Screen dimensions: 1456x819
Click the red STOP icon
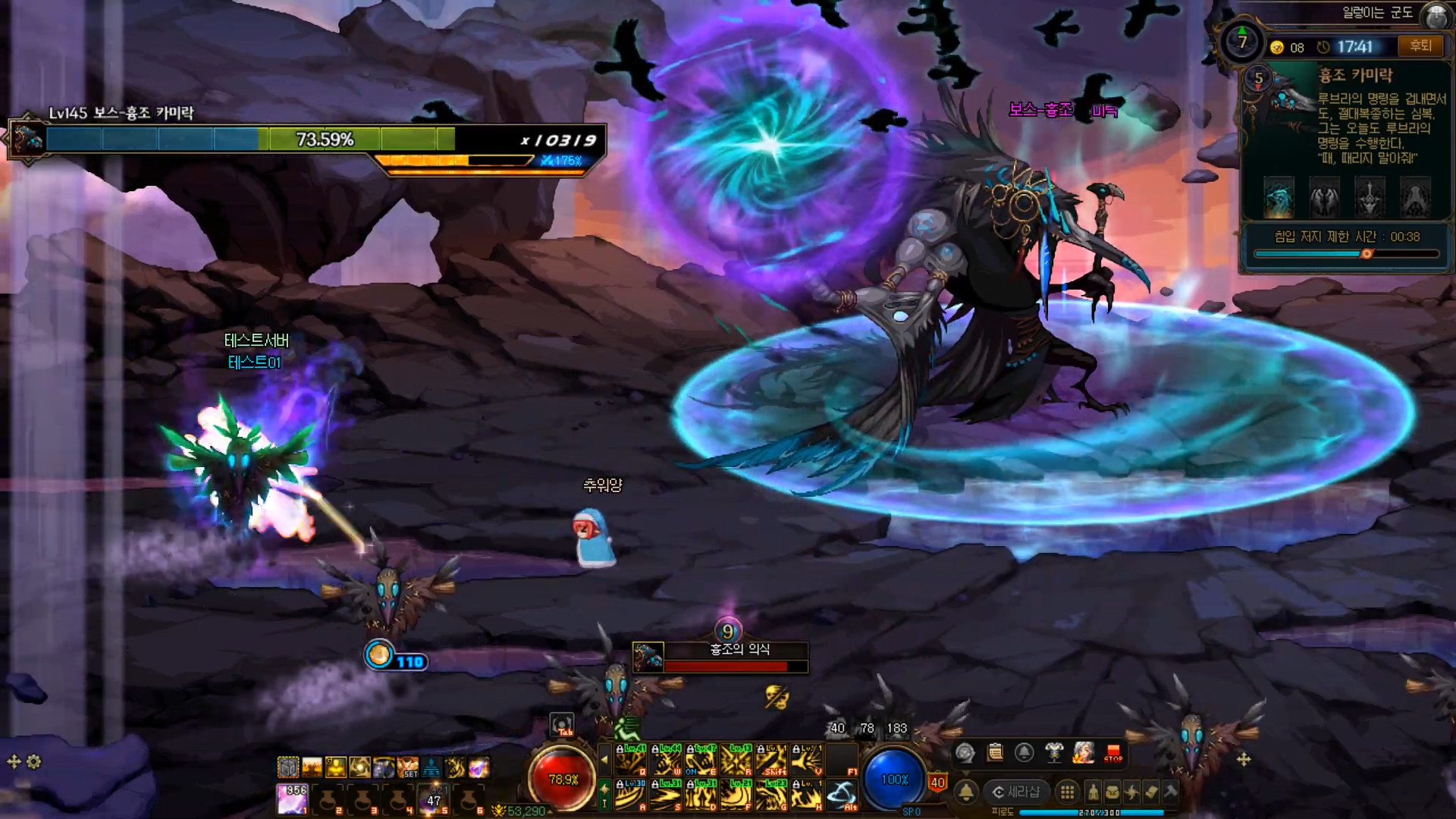coord(1113,753)
